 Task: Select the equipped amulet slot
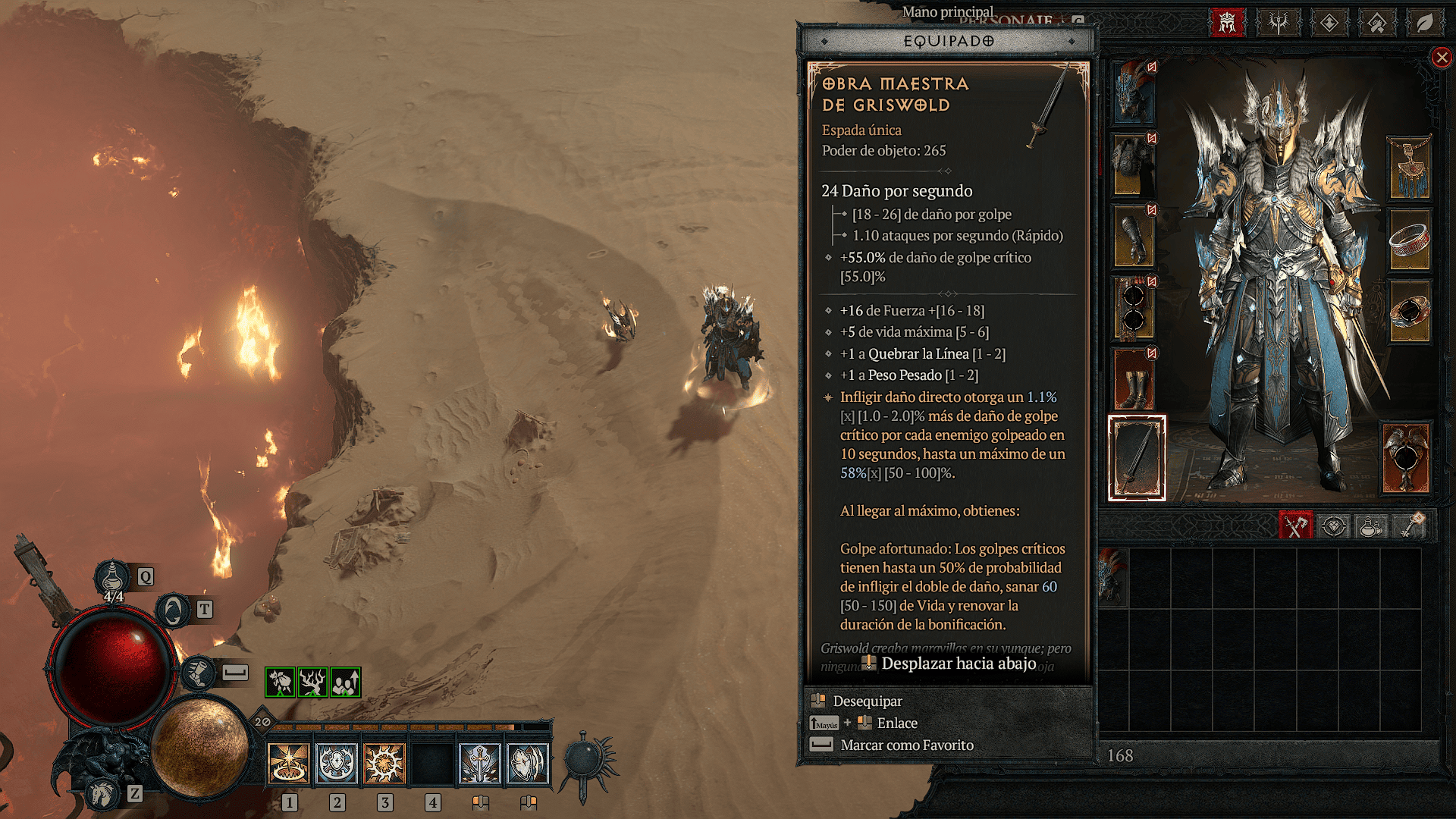coord(1409,168)
